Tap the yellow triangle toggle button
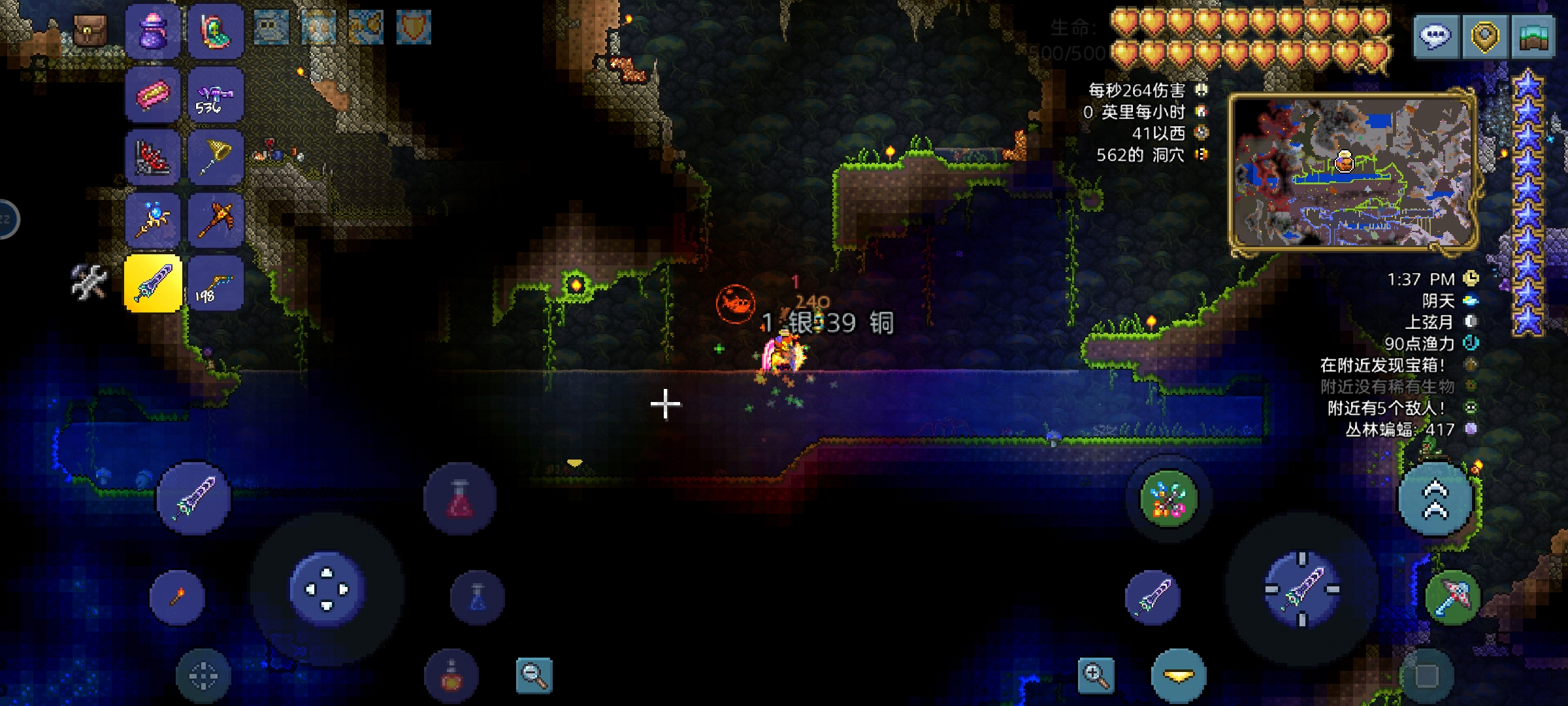Screen dimensions: 1568x706 point(1179,677)
